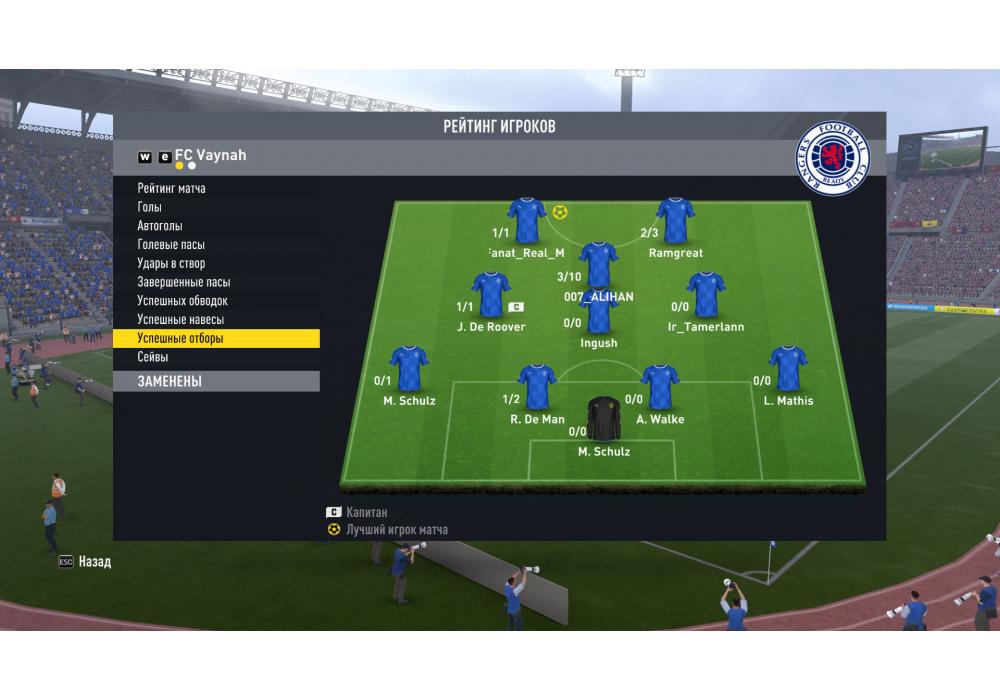1000x700 pixels.
Task: Select player Fanat_Real_M on the pitch
Action: click(x=527, y=218)
